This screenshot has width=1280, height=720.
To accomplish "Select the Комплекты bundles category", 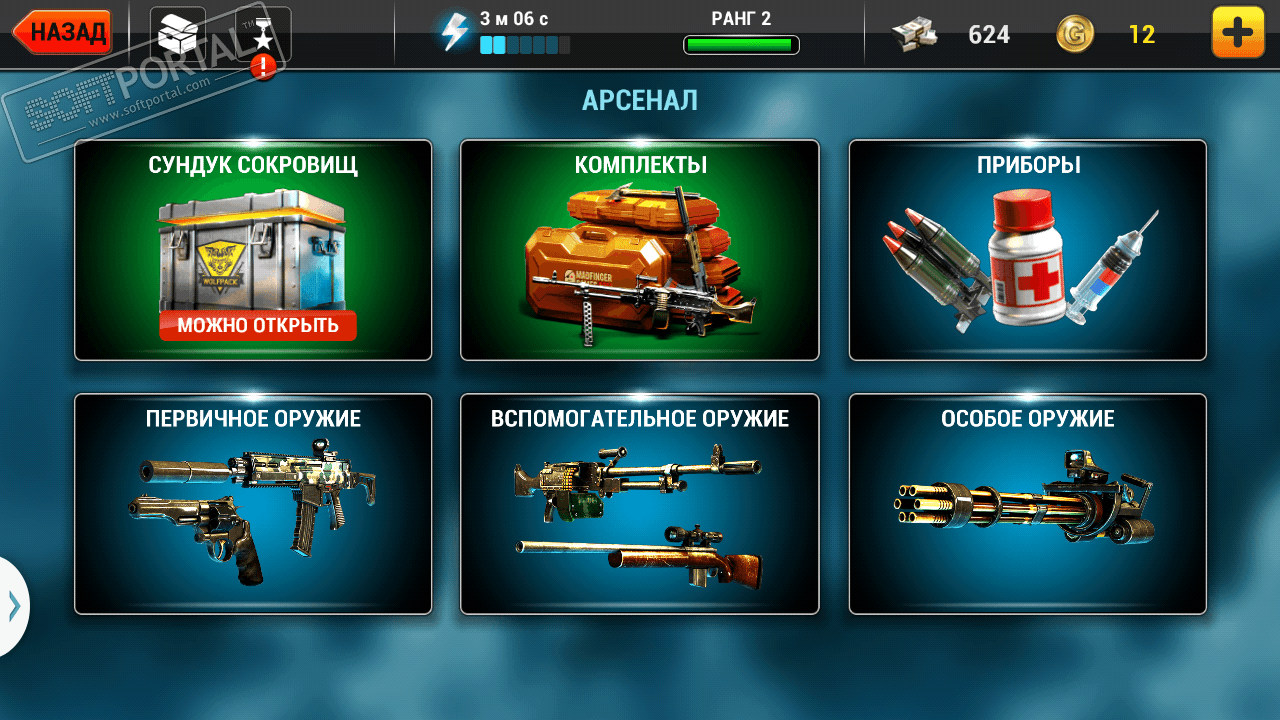I will [x=640, y=250].
